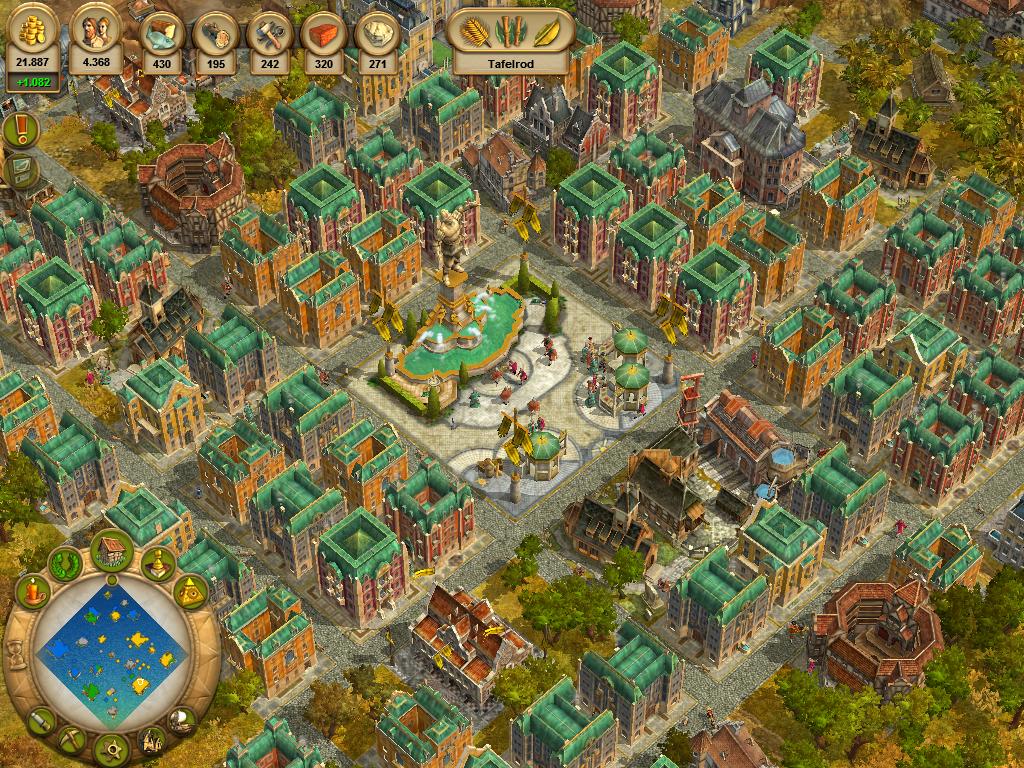Open the exclamation mark quest notifications
This screenshot has width=1024, height=768.
pyautogui.click(x=20, y=128)
